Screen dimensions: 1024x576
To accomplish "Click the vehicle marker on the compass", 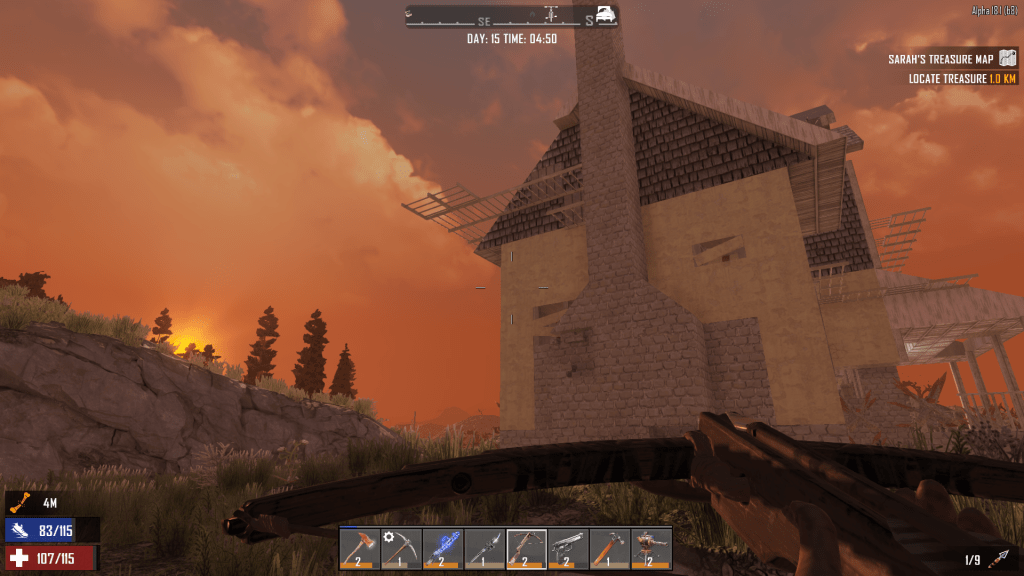I will pyautogui.click(x=605, y=15).
